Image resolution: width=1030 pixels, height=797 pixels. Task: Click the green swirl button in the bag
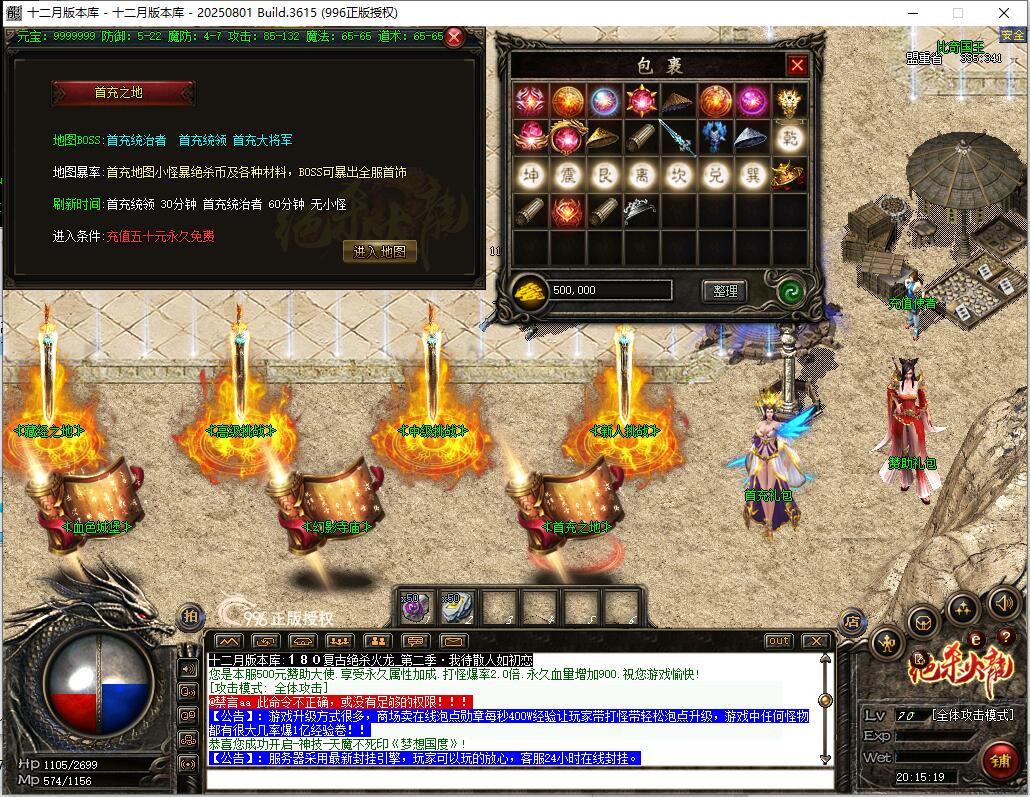pos(791,292)
